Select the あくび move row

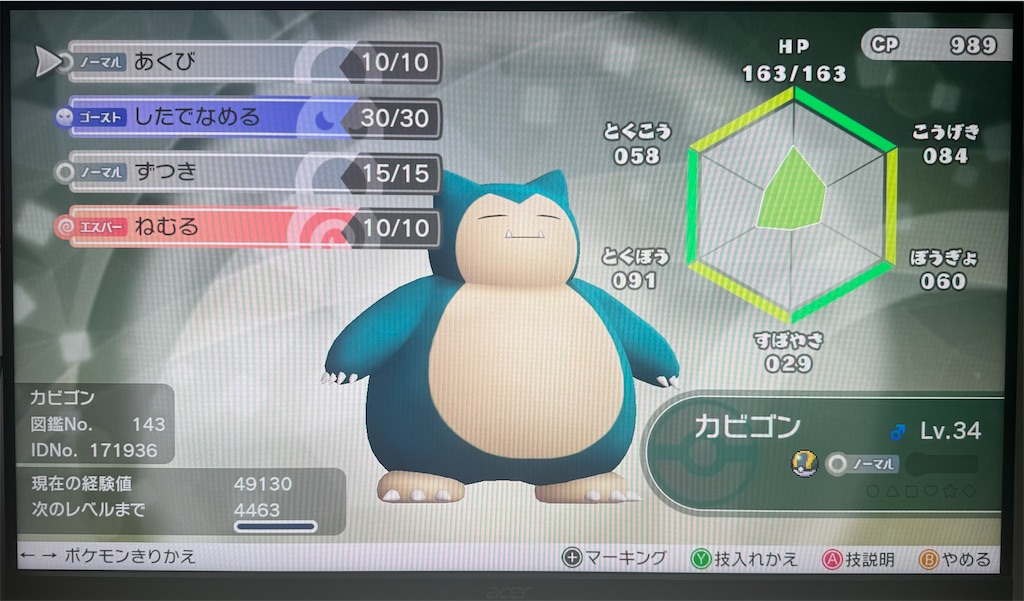(250, 64)
